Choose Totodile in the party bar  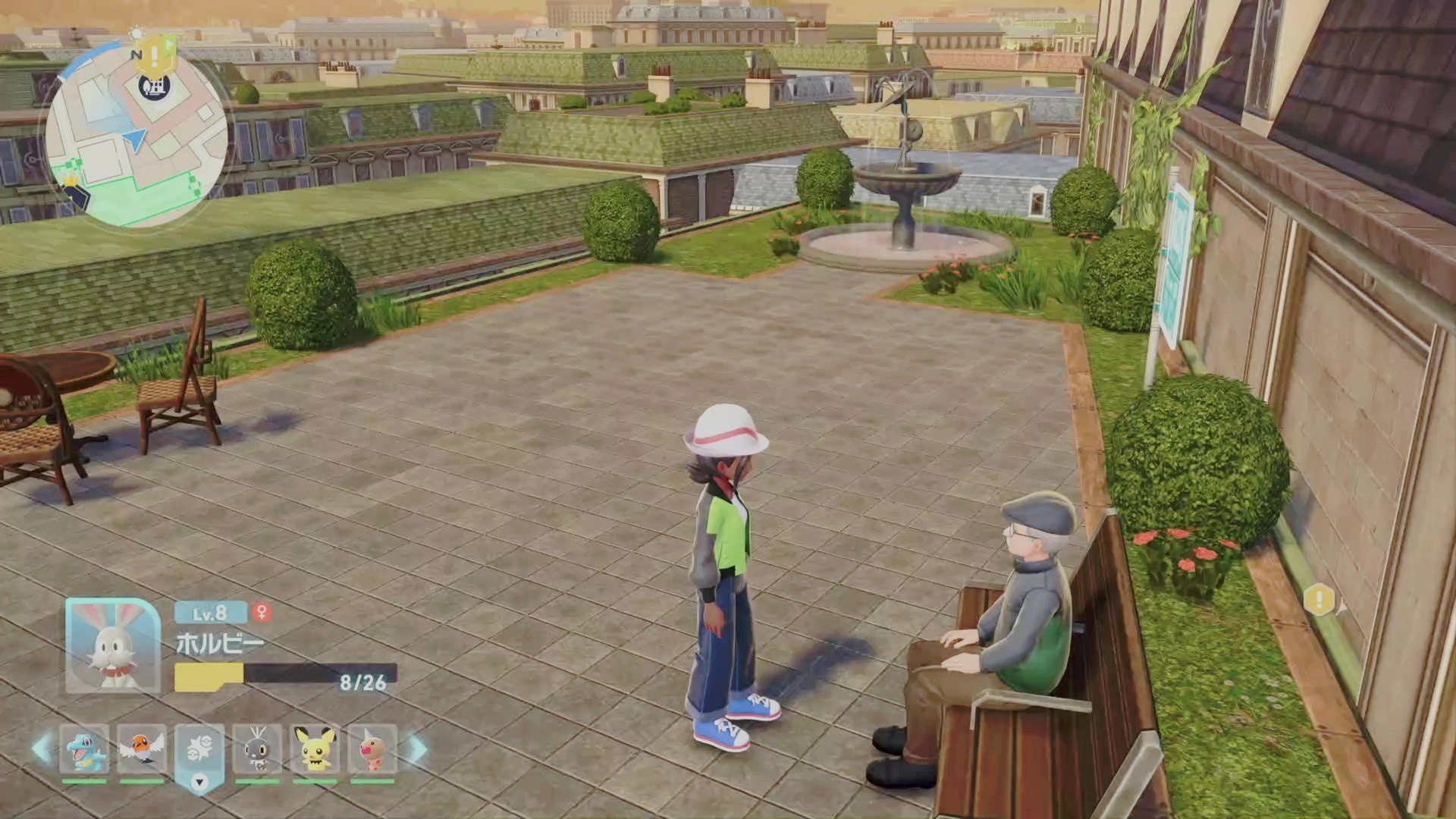84,749
